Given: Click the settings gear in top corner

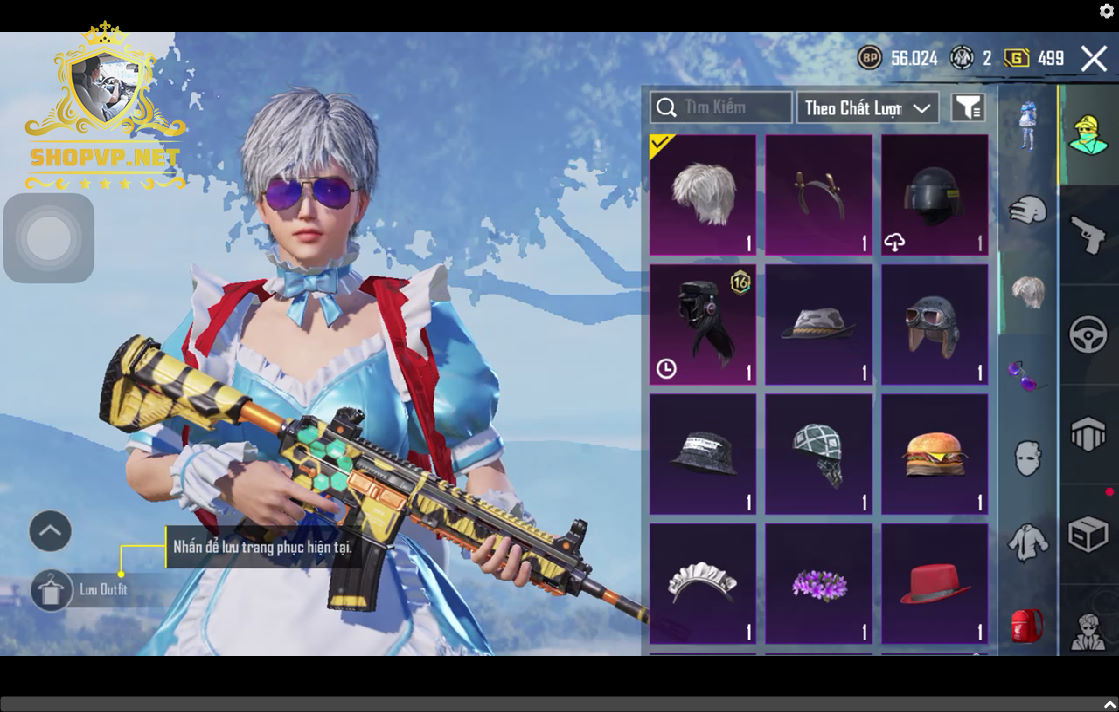Looking at the screenshot, I should (1107, 11).
